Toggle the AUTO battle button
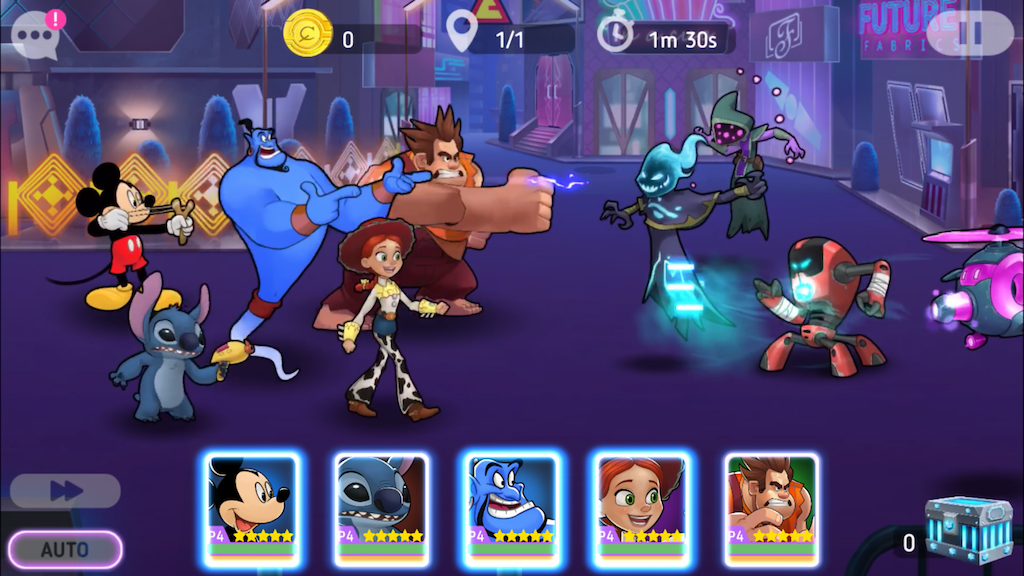The width and height of the screenshot is (1024, 576). click(x=65, y=549)
